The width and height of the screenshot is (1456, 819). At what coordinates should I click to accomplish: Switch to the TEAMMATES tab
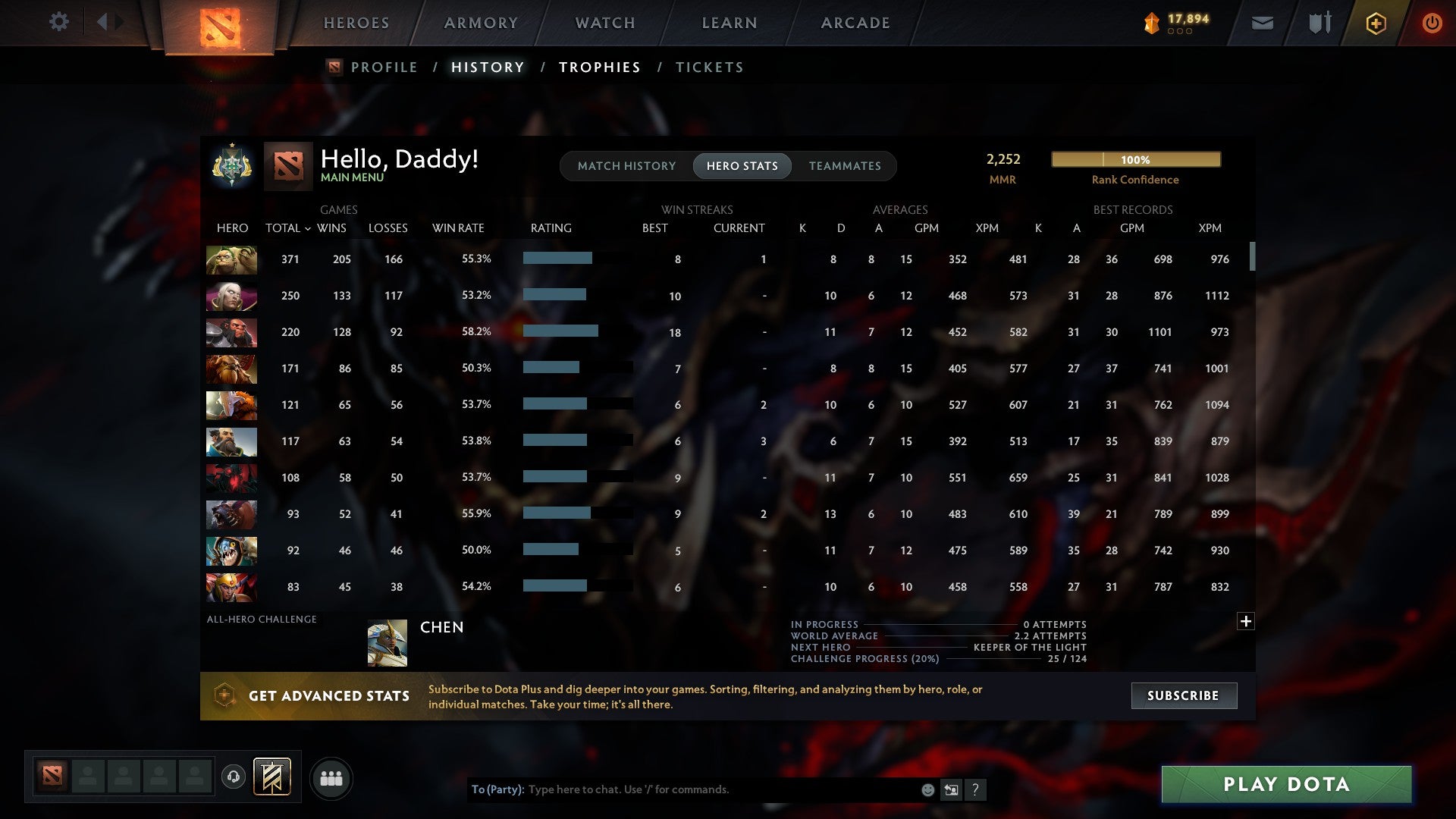(x=845, y=165)
